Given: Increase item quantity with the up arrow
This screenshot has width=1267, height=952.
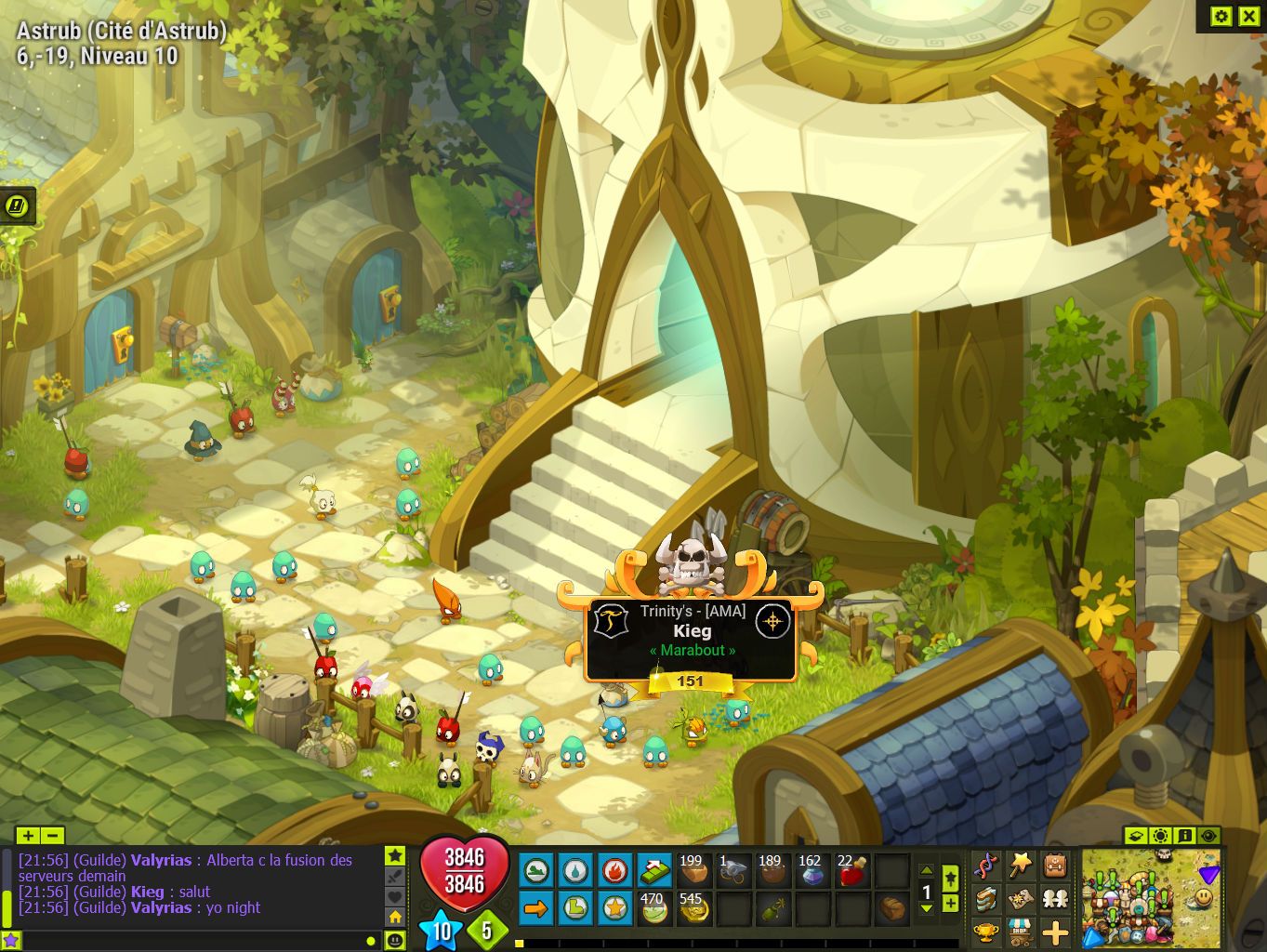Looking at the screenshot, I should (926, 868).
